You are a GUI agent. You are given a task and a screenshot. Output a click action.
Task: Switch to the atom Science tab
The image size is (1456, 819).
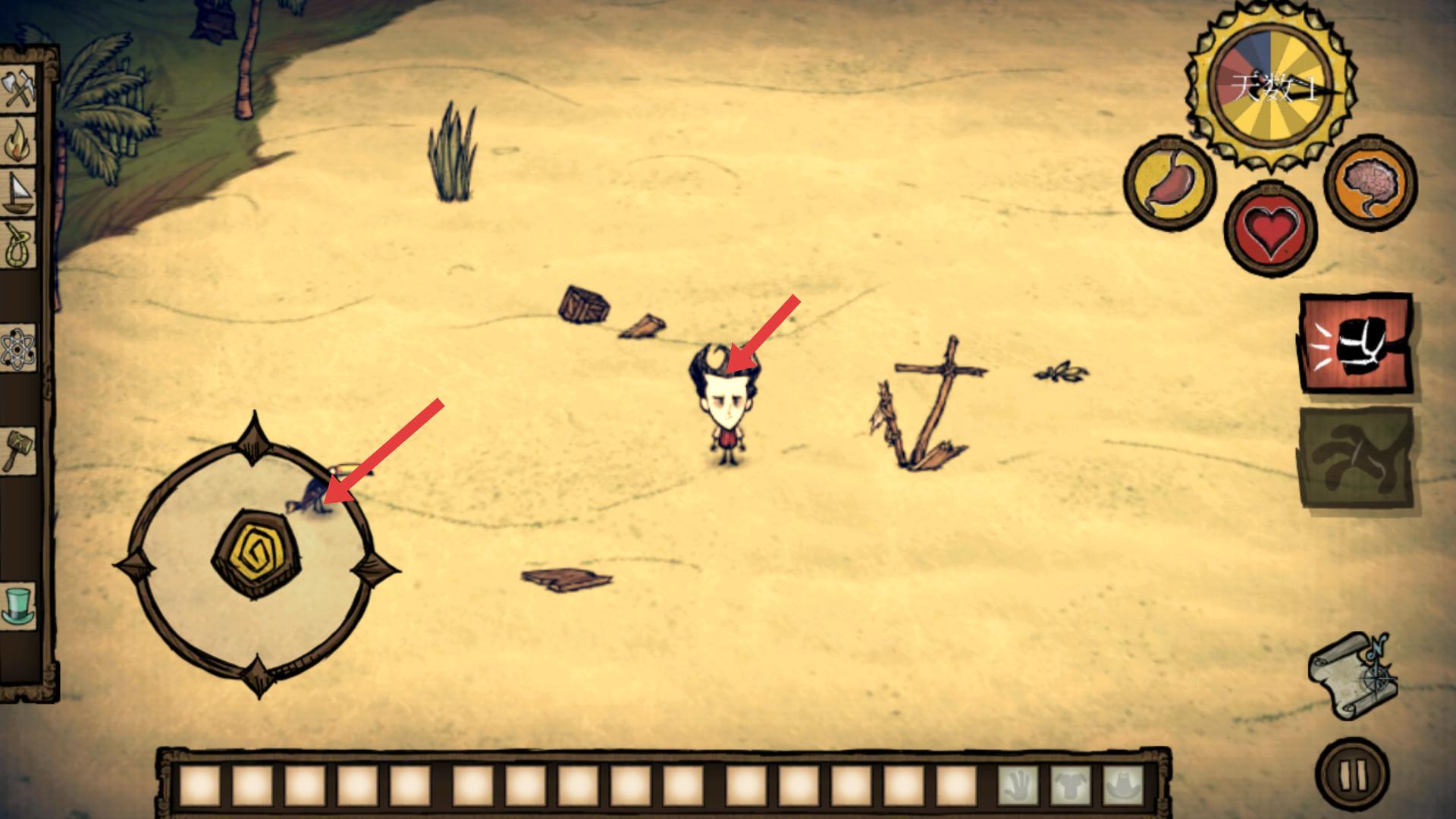(x=19, y=350)
